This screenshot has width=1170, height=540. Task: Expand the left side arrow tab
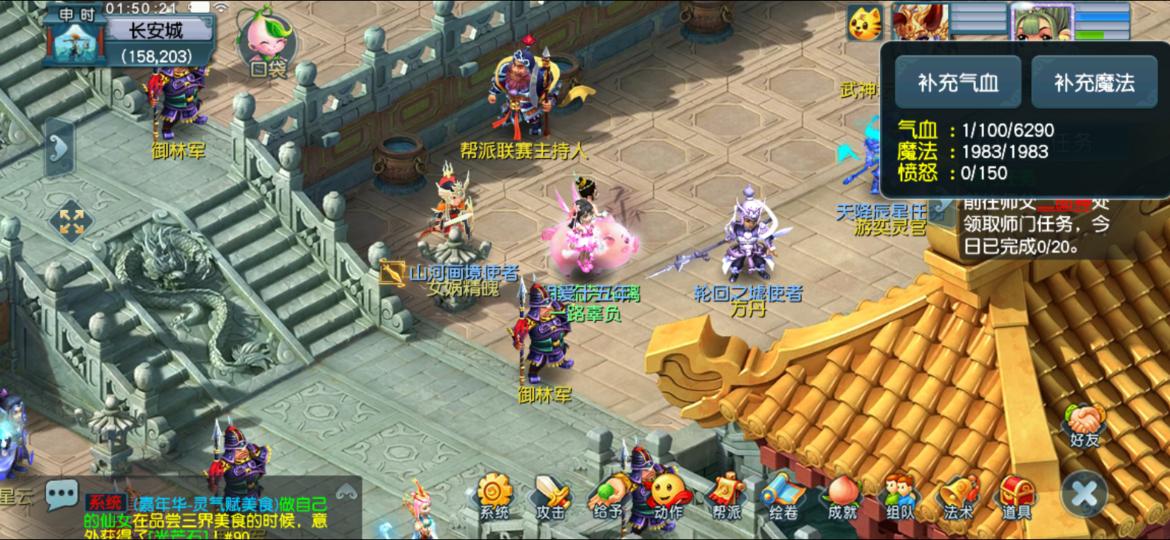pyautogui.click(x=58, y=148)
